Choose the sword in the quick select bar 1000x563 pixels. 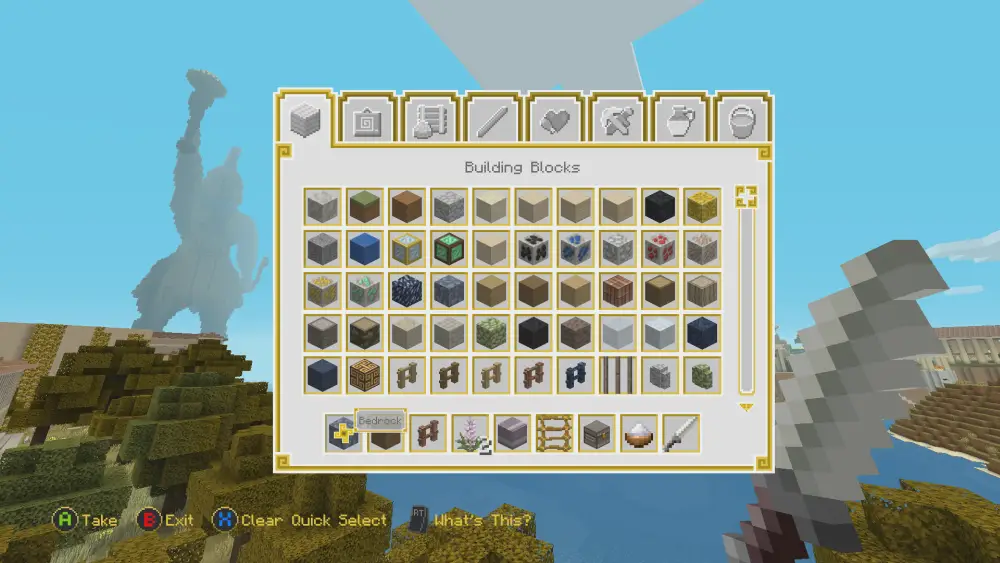[681, 433]
